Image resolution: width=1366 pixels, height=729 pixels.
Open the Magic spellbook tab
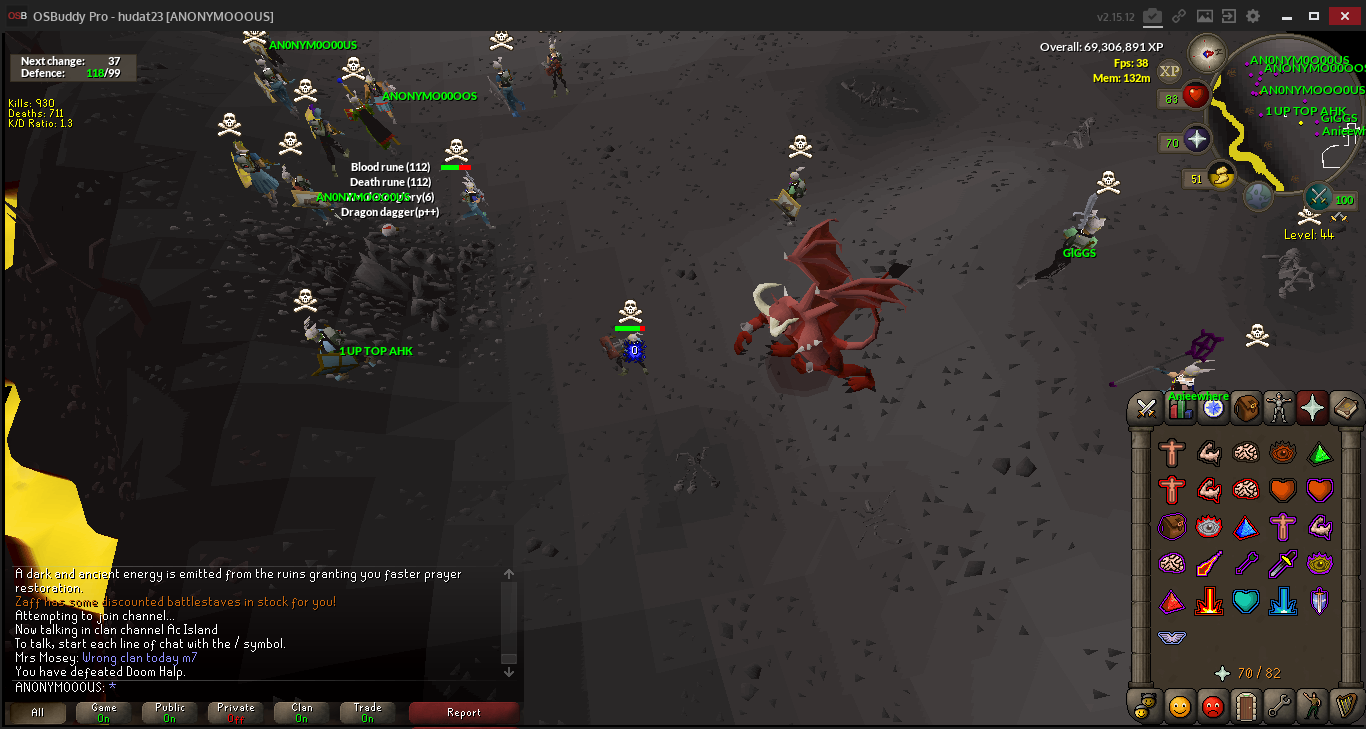coord(1346,408)
